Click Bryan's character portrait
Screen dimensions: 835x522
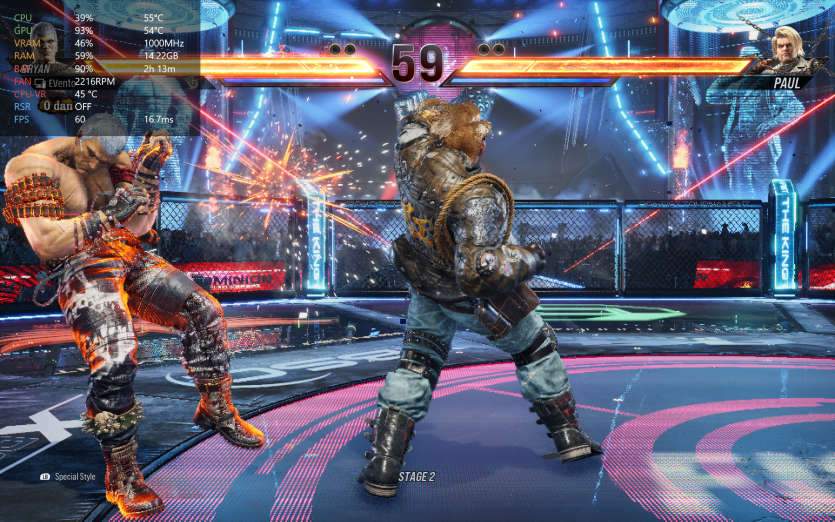click(45, 42)
